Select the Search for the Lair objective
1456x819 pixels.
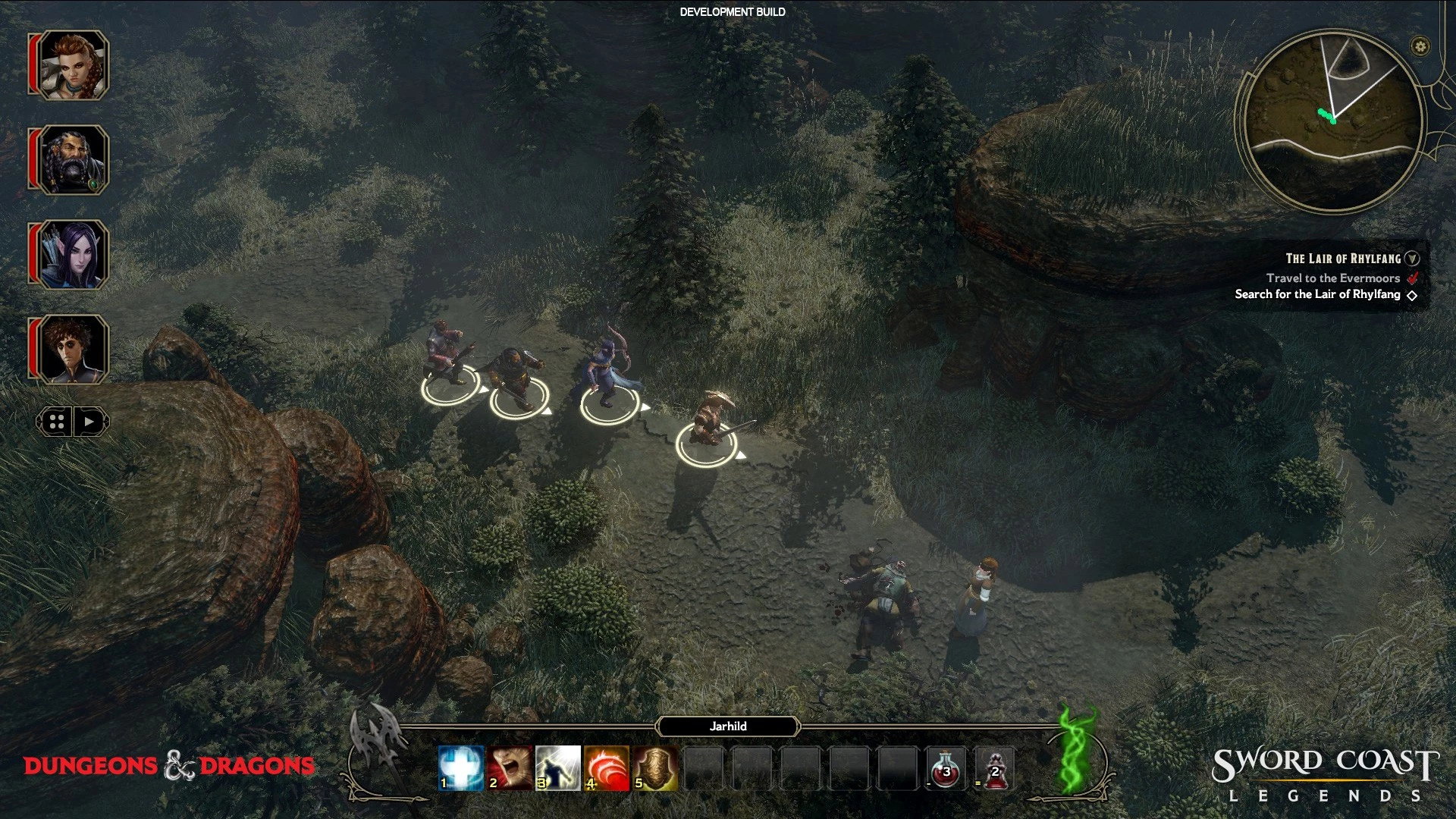[1317, 294]
